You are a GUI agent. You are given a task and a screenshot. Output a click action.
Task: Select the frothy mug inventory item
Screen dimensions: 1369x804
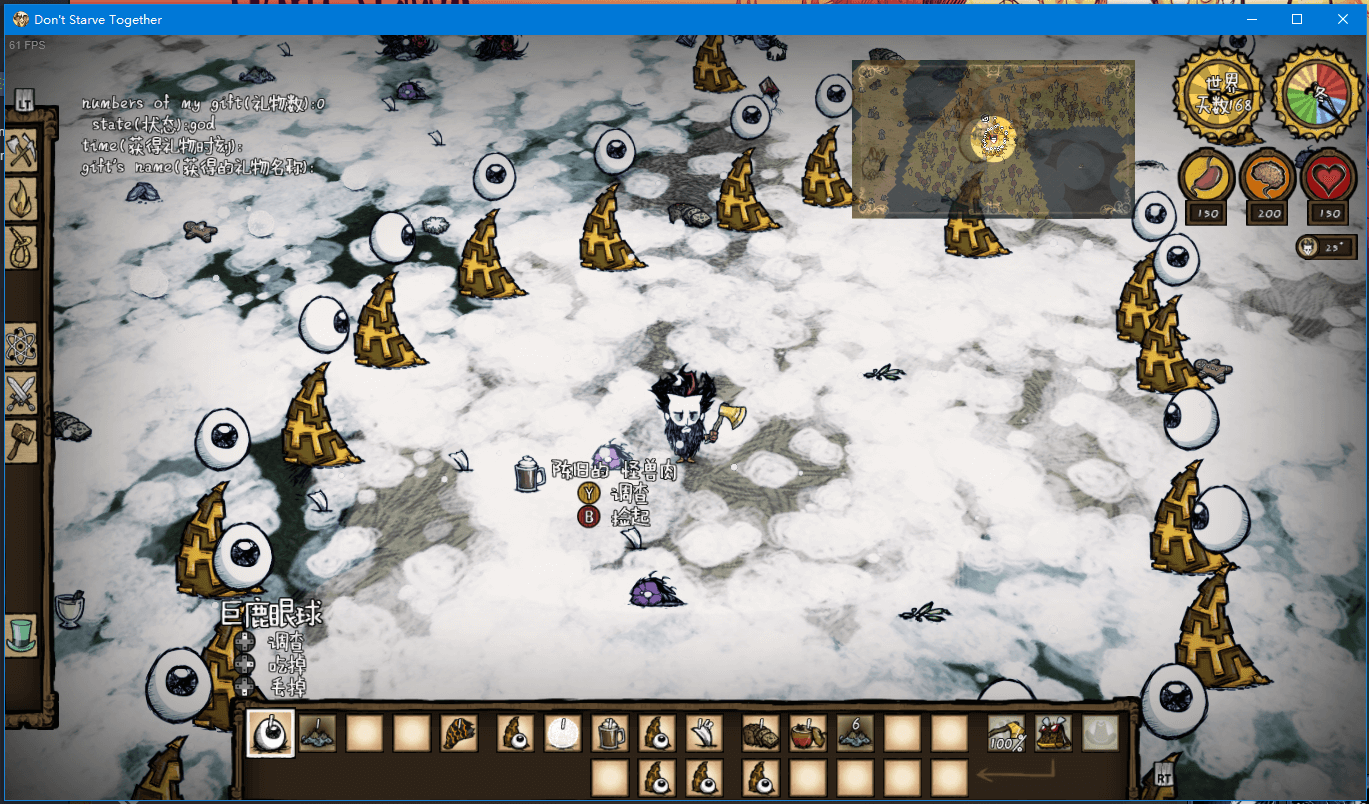(x=609, y=733)
